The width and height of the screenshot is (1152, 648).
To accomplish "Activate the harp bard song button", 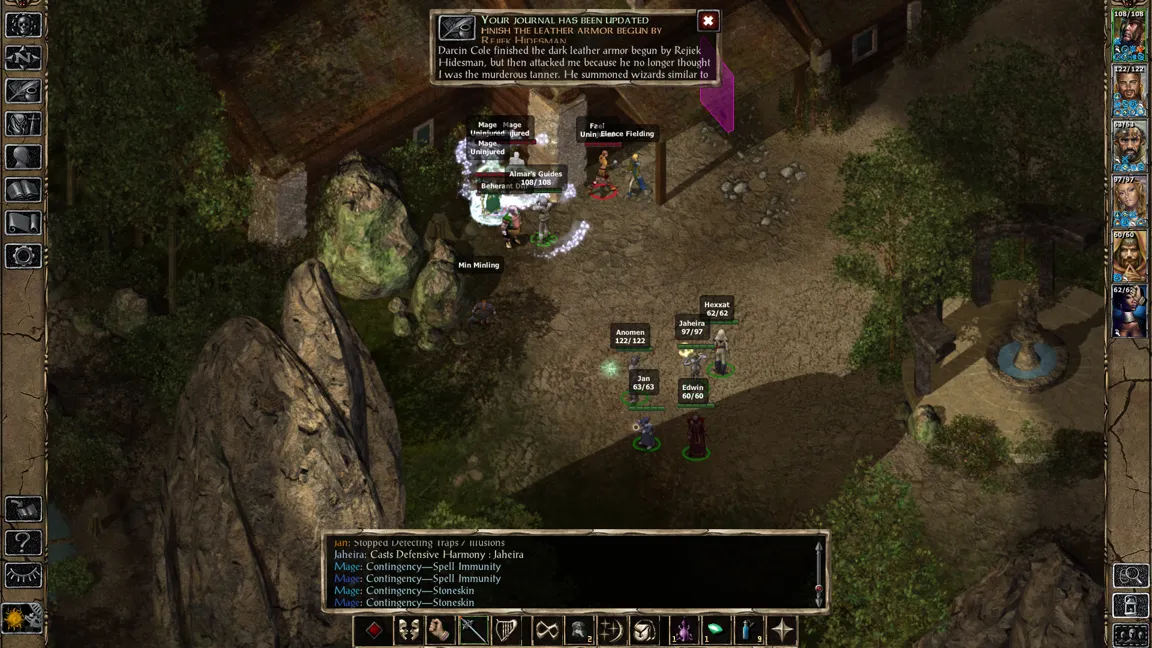I will point(507,630).
